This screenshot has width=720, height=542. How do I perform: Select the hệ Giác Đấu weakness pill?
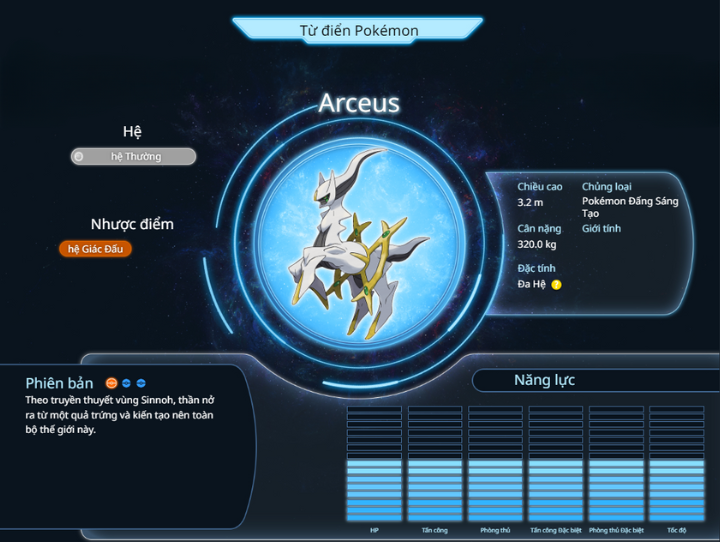click(x=95, y=249)
